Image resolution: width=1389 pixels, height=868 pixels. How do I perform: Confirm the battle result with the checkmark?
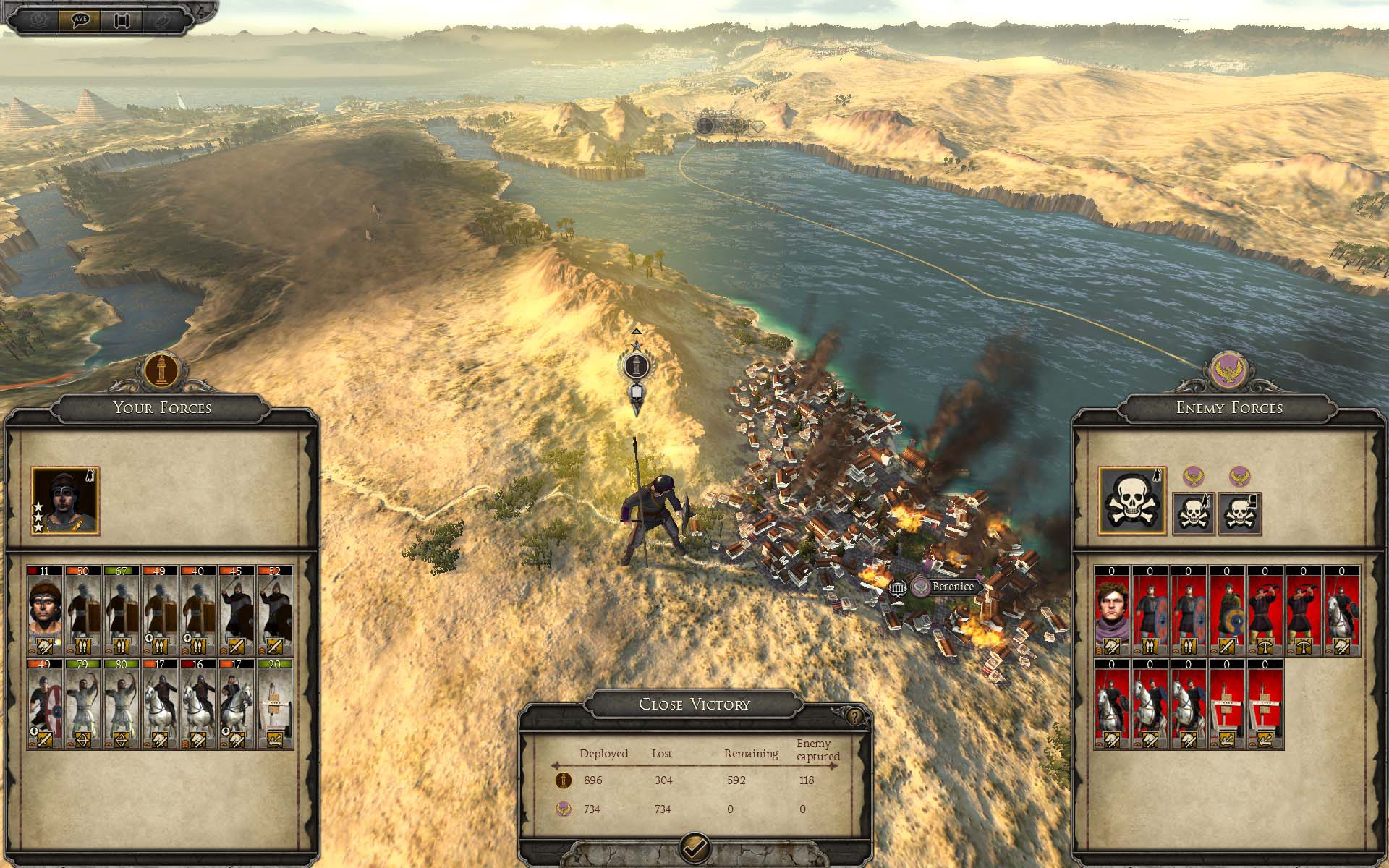coord(695,847)
